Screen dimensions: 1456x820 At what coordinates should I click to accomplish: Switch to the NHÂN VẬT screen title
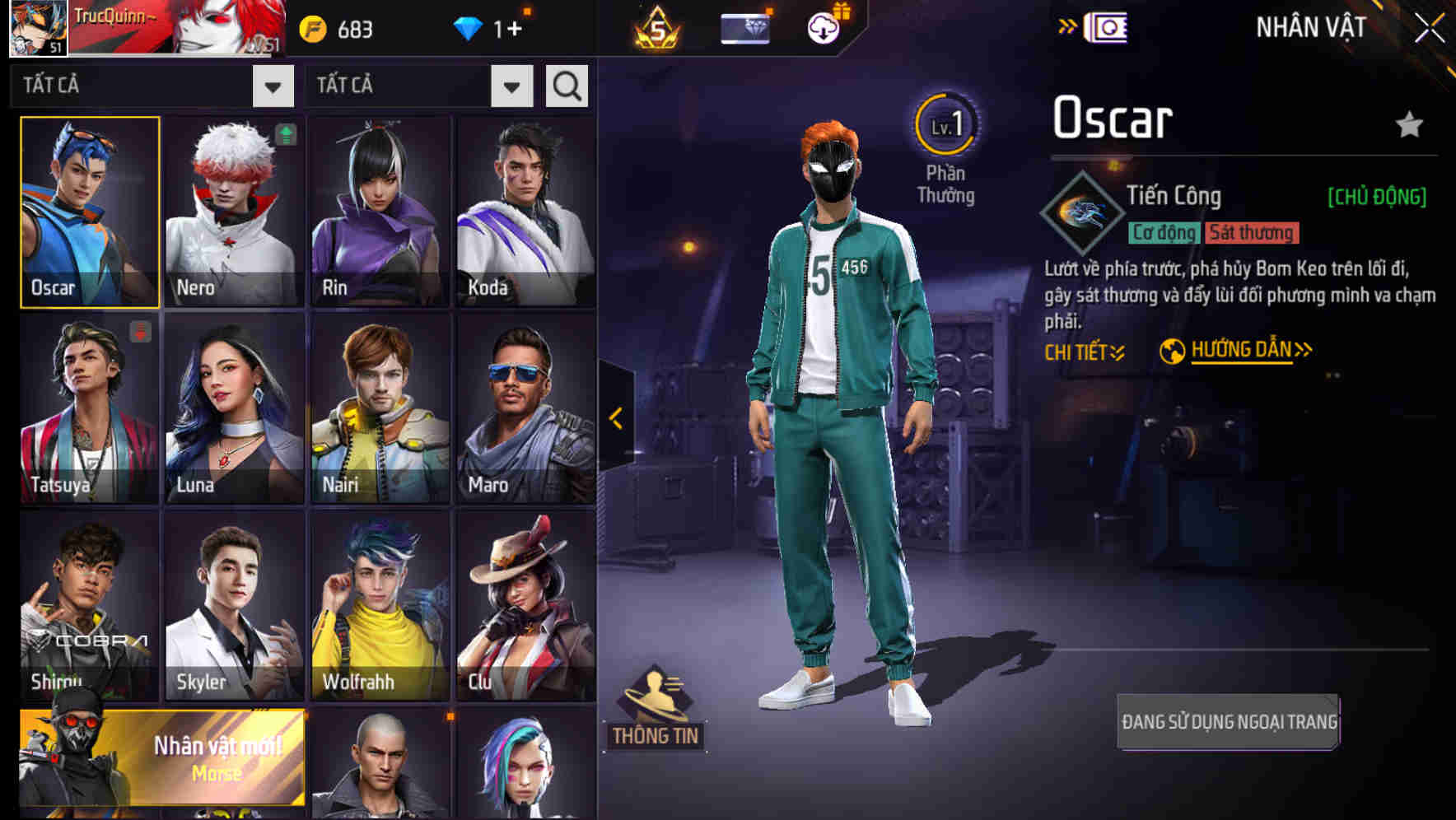coord(1309,27)
